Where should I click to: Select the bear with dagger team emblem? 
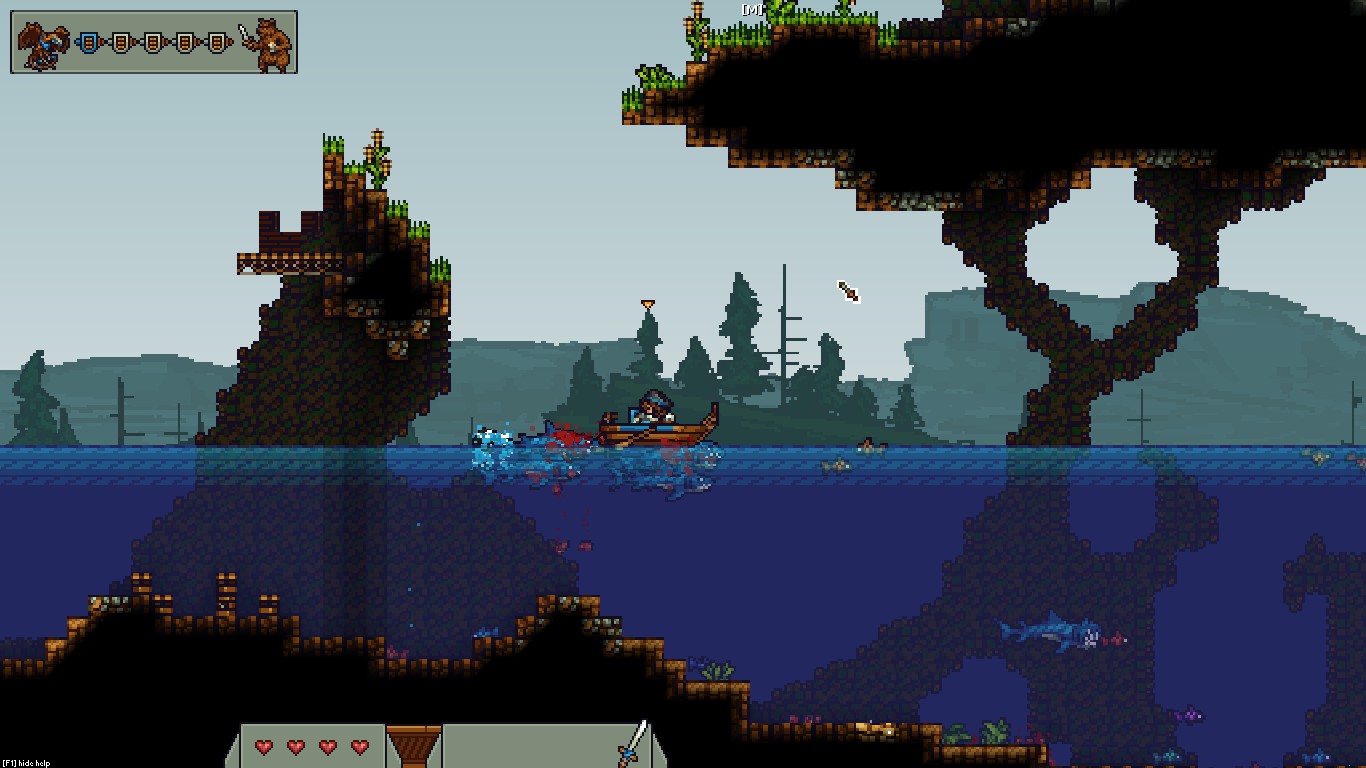click(271, 44)
